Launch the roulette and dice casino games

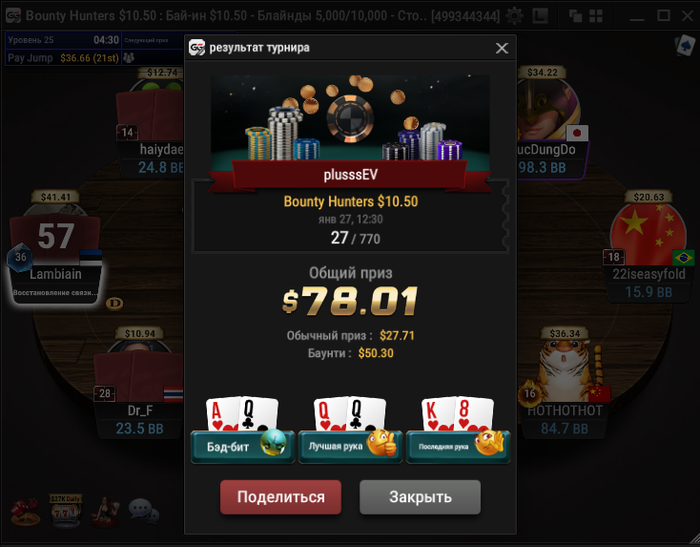point(25,511)
